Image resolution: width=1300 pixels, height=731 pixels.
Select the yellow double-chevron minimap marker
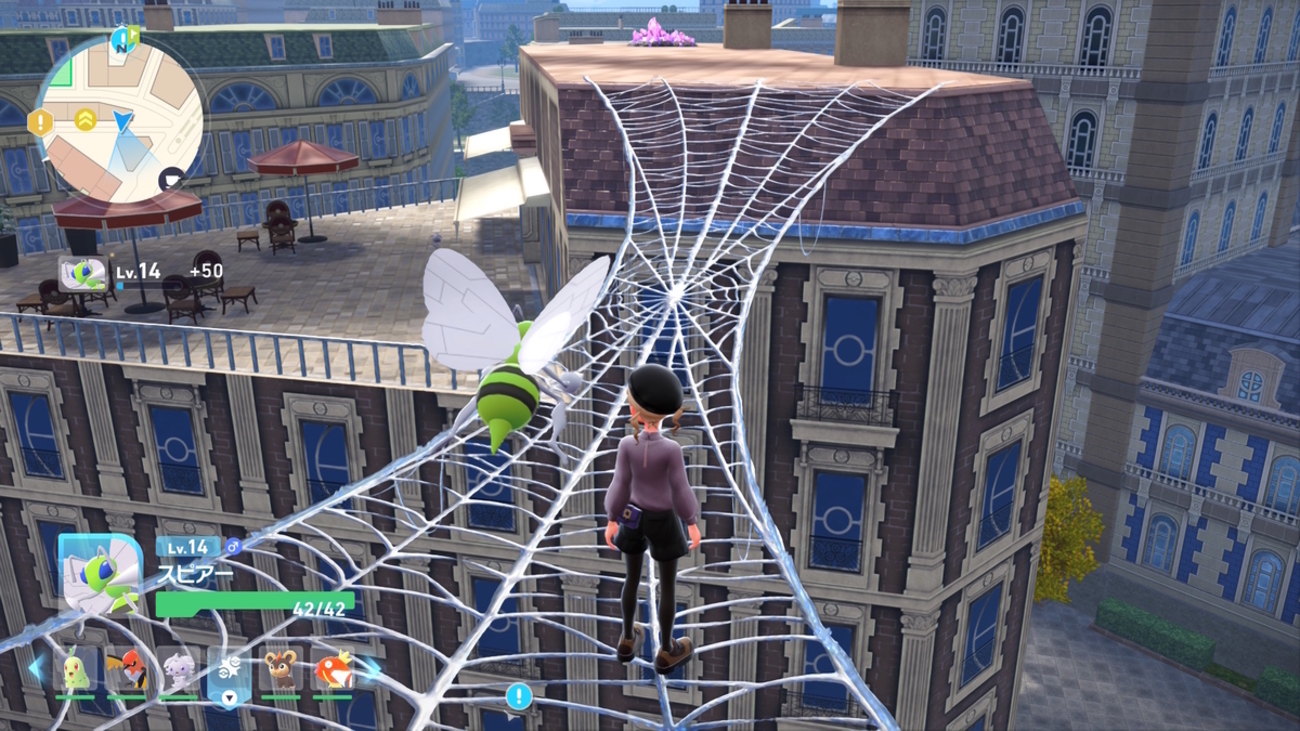click(85, 119)
